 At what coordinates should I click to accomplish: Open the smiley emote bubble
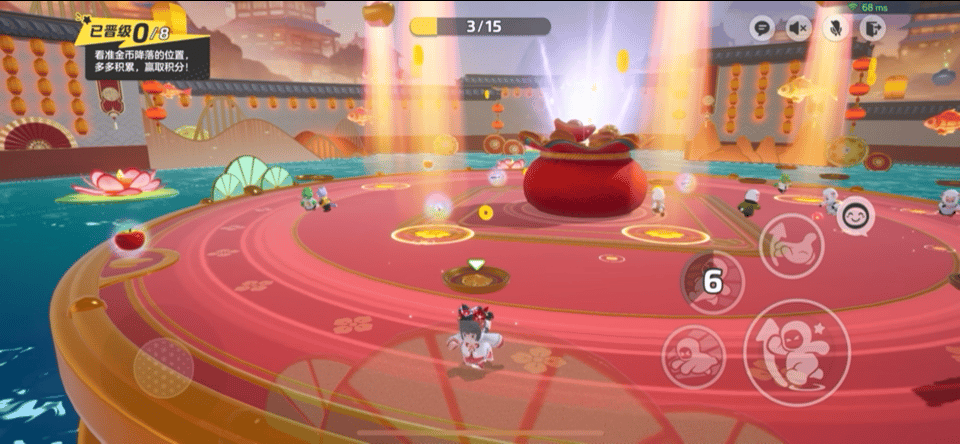coord(855,216)
